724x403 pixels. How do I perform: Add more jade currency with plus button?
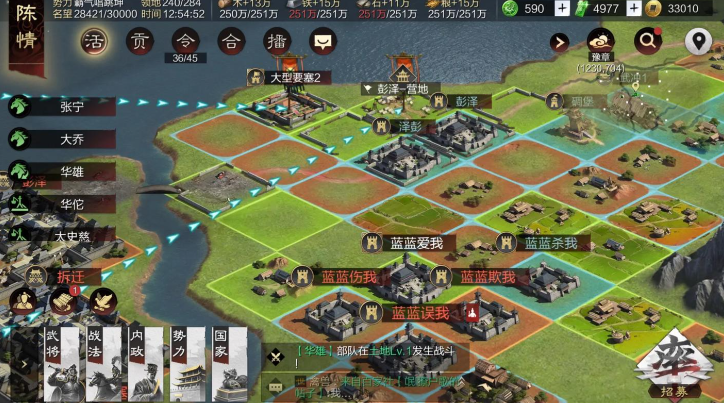[x=562, y=9]
